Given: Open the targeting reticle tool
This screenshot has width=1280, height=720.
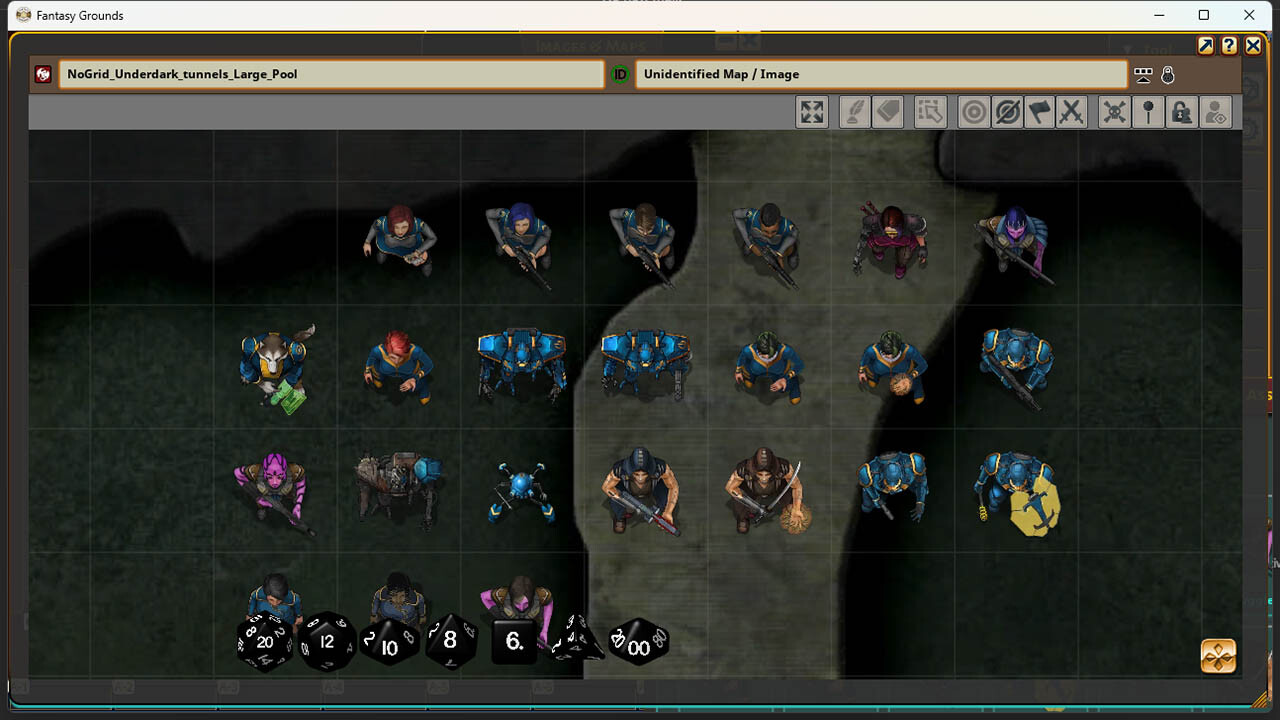Looking at the screenshot, I should 973,112.
